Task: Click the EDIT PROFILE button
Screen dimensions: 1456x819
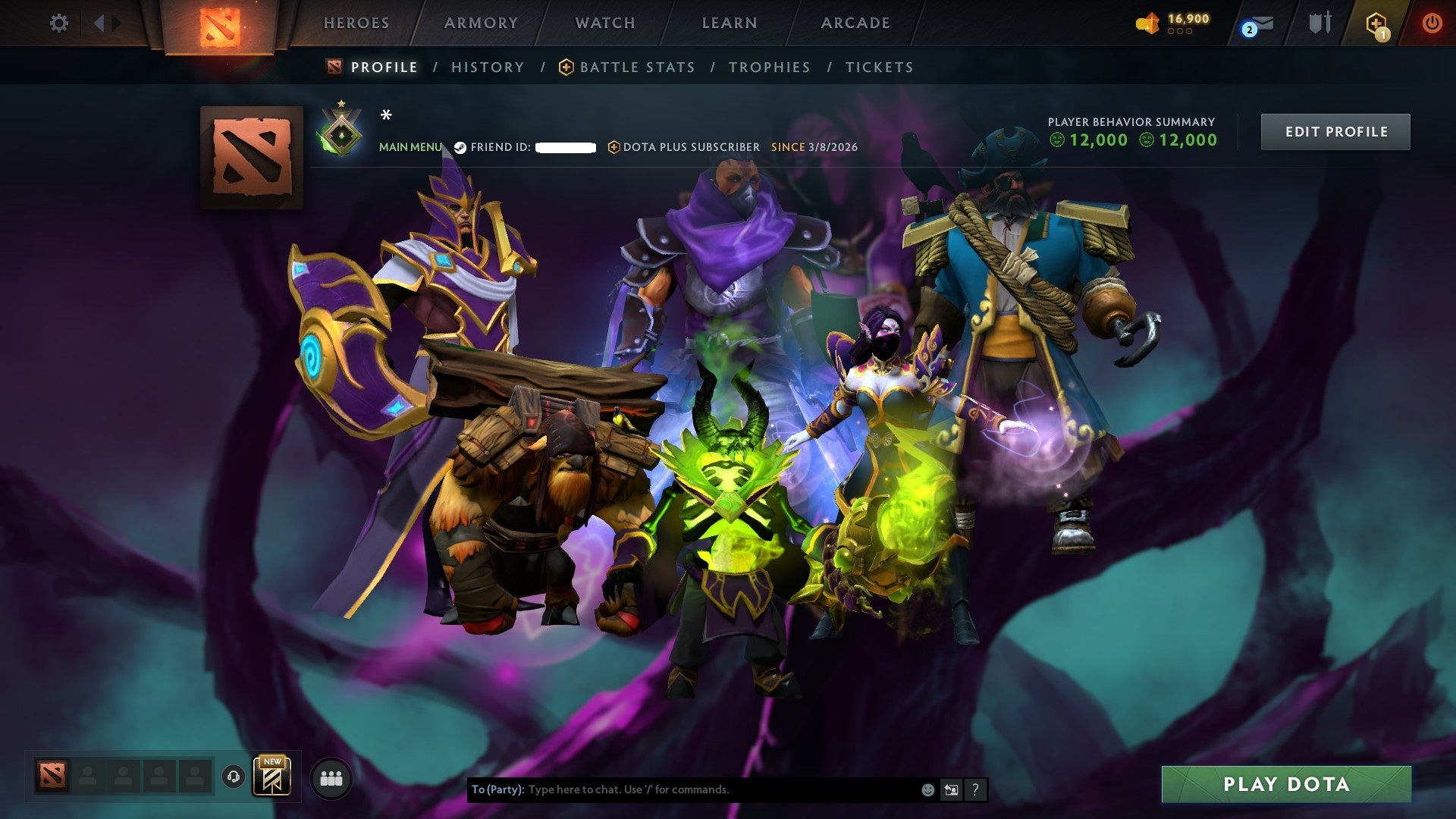Action: pos(1335,130)
